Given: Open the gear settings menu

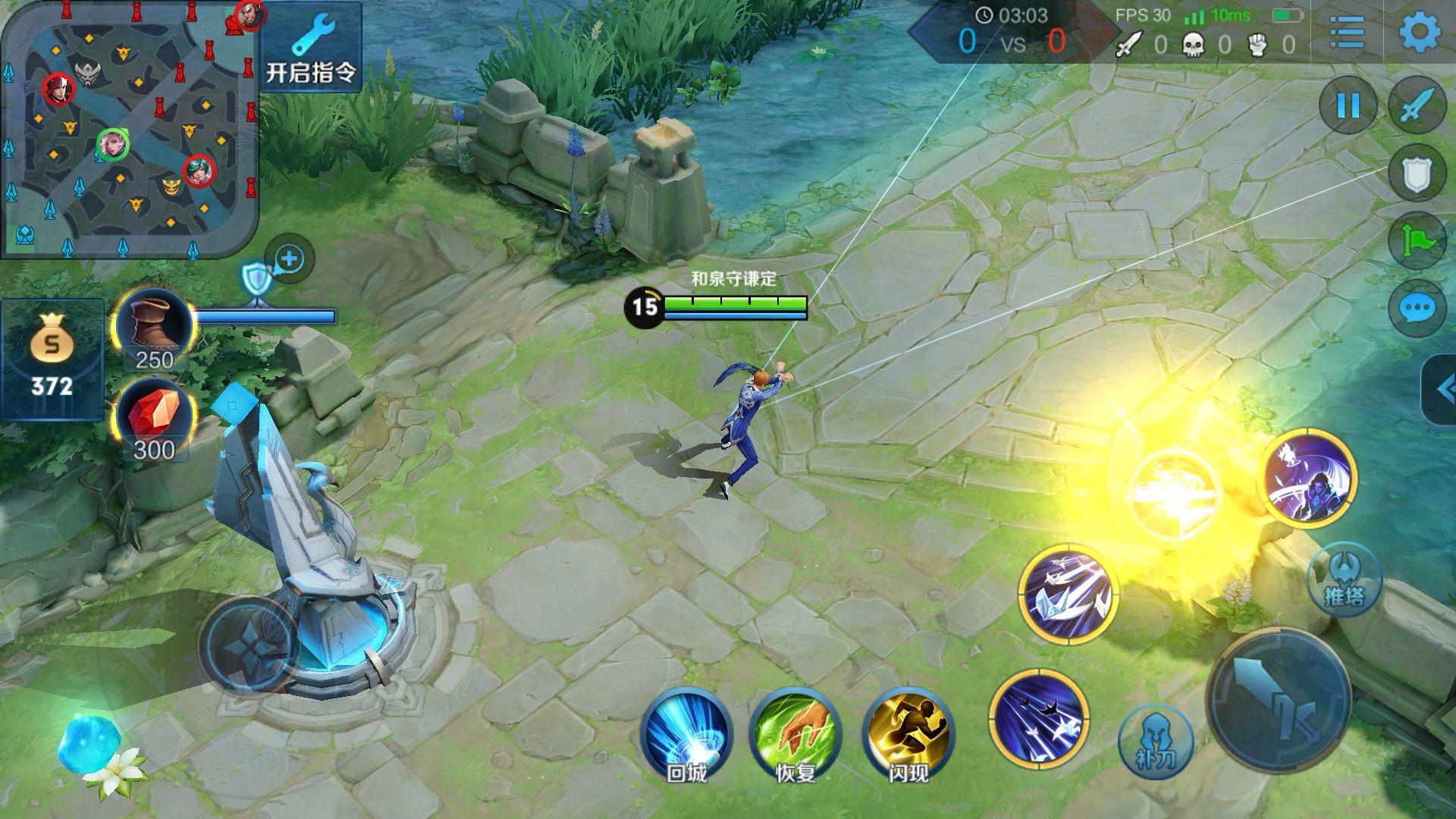Looking at the screenshot, I should pyautogui.click(x=1419, y=32).
